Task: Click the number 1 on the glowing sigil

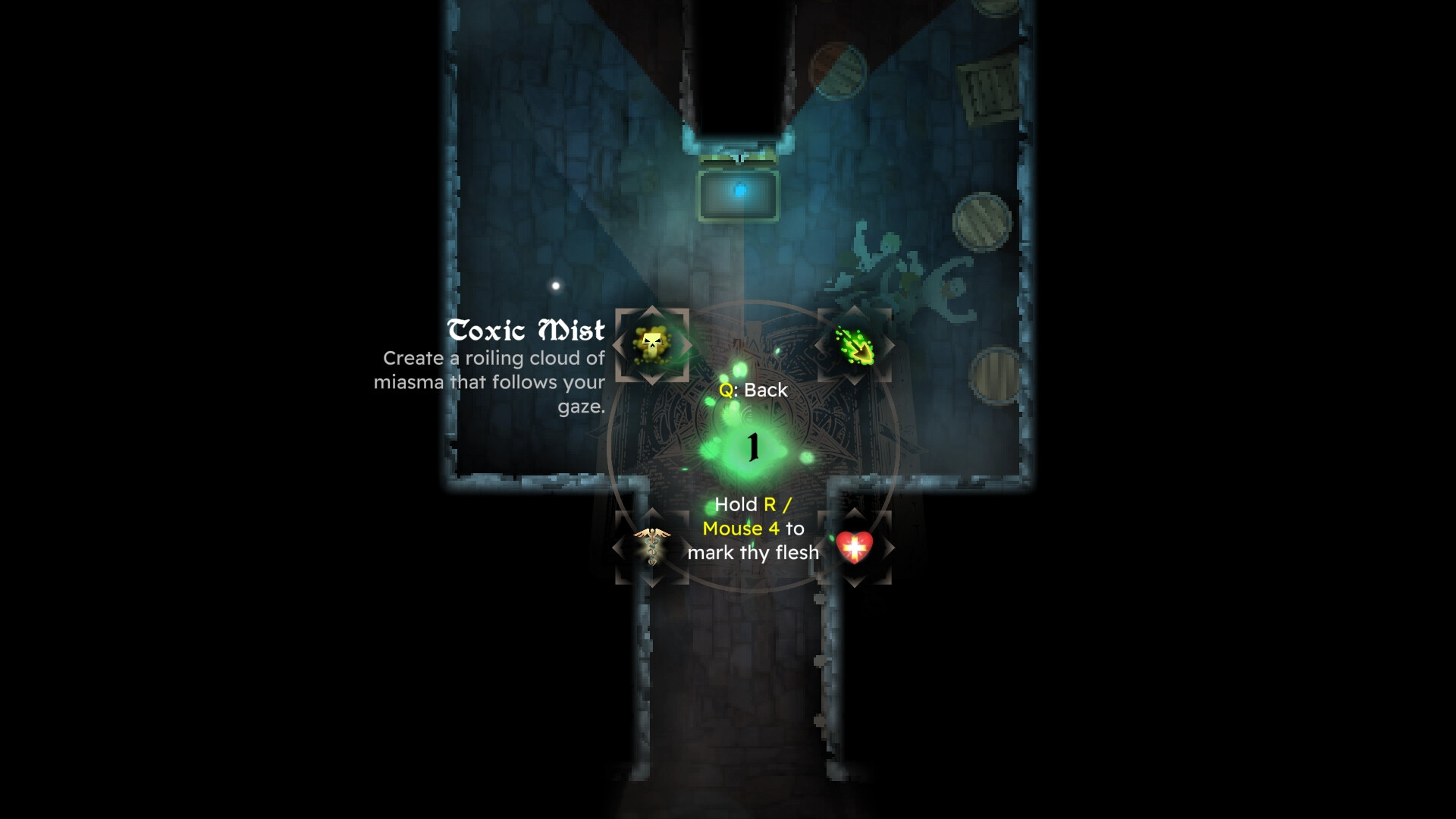Action: [x=752, y=446]
